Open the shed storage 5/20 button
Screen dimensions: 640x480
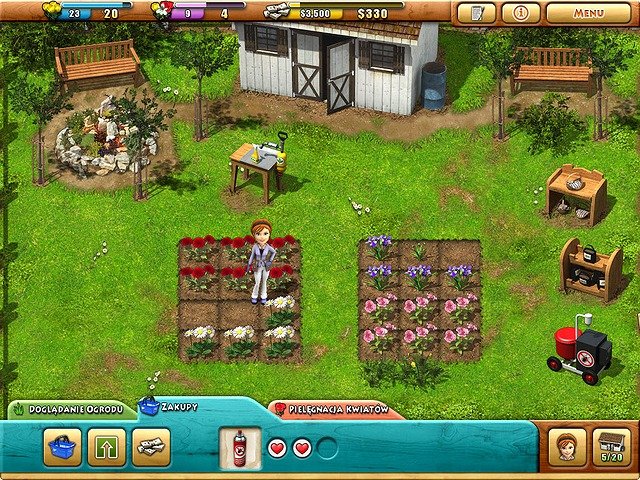coord(612,447)
